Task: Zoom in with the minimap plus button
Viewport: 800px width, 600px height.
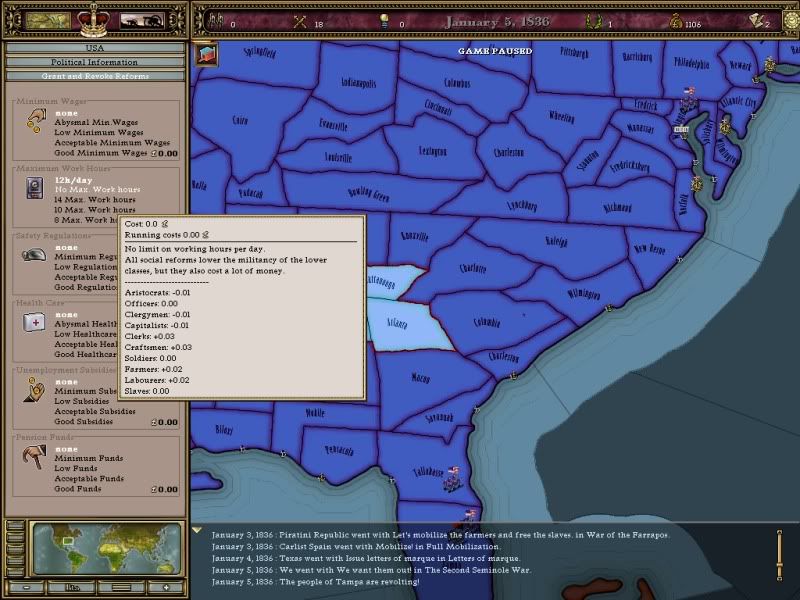Action: point(168,586)
